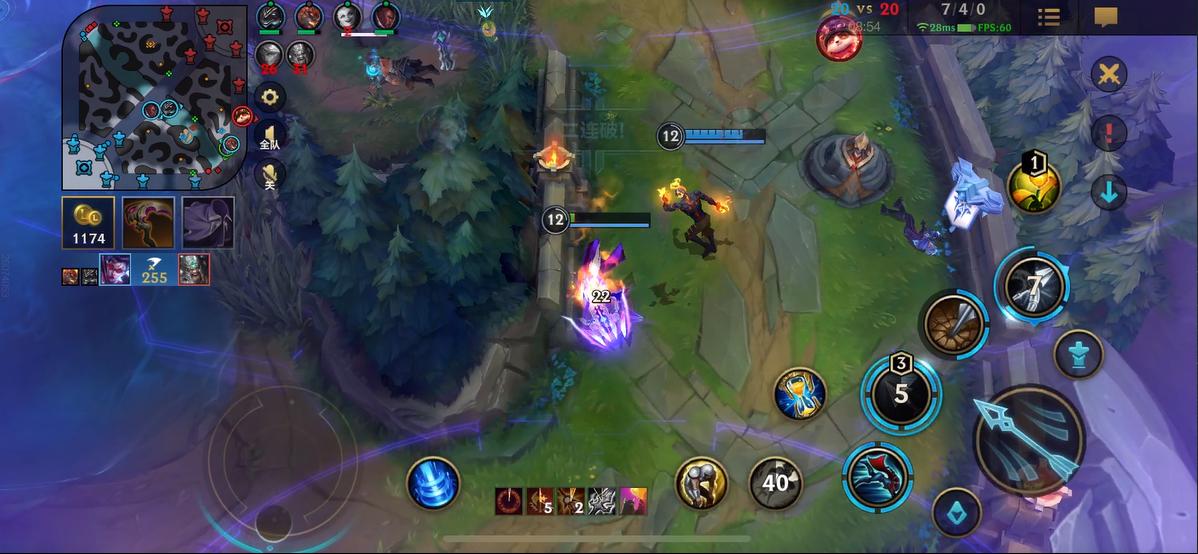Place a ward with the yellow trinket
The image size is (1198, 554).
[1034, 184]
